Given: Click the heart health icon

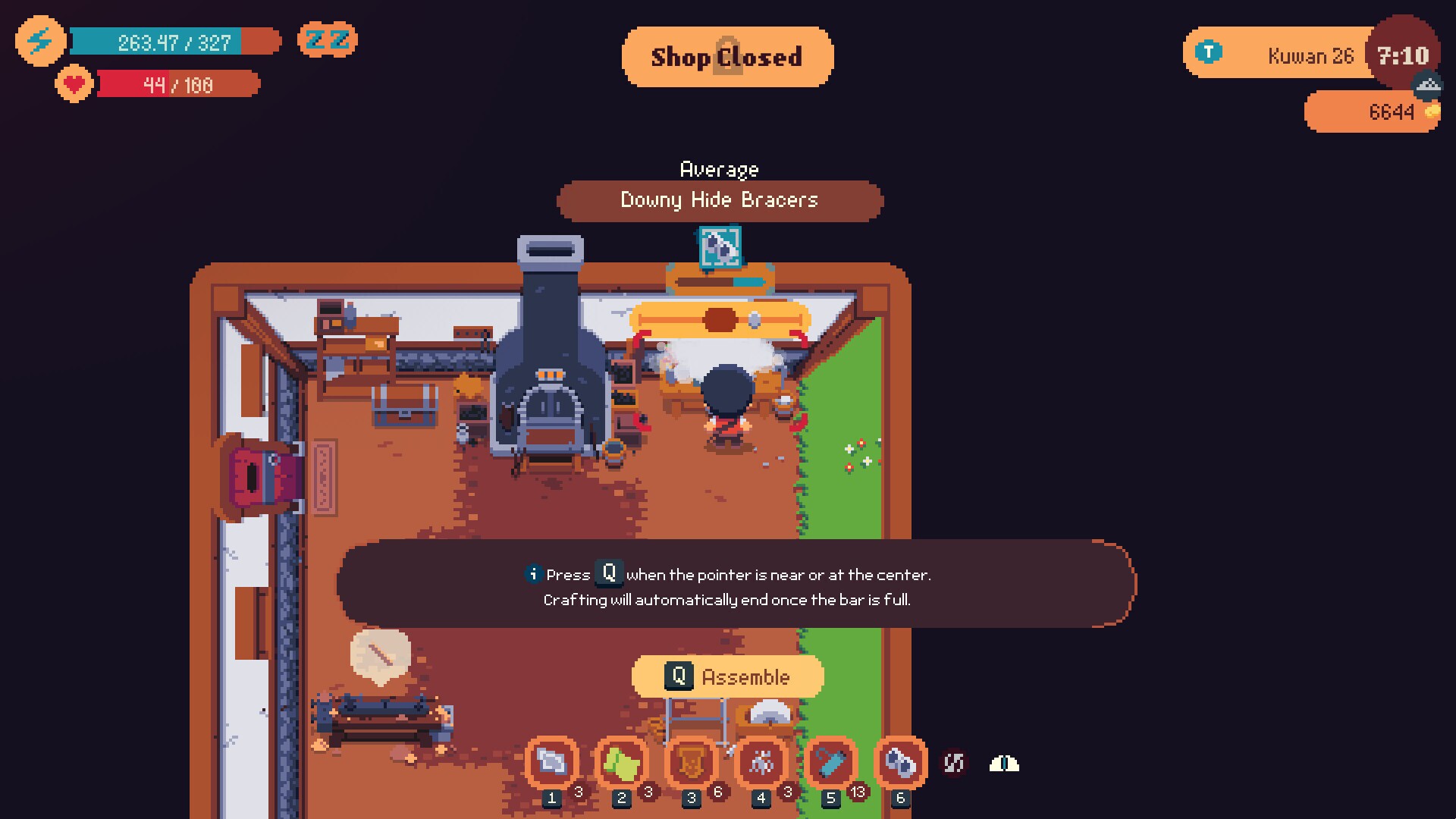Looking at the screenshot, I should (x=74, y=84).
